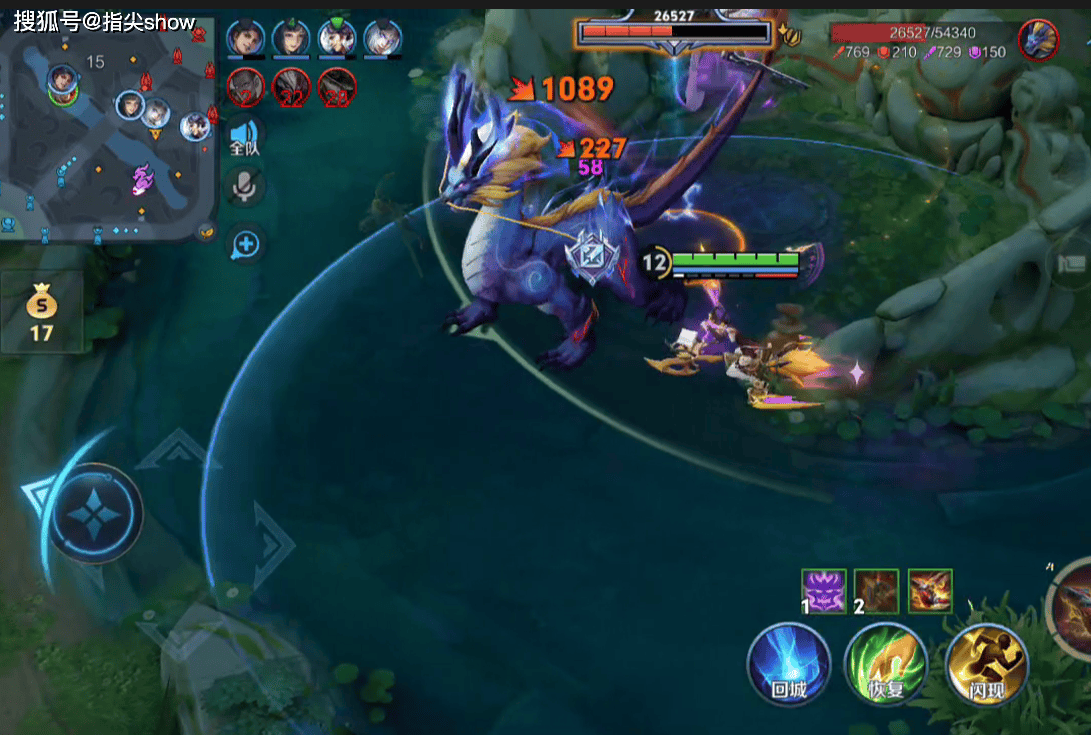Select the white-haired ally portrait
1091x735 pixels.
pos(383,39)
